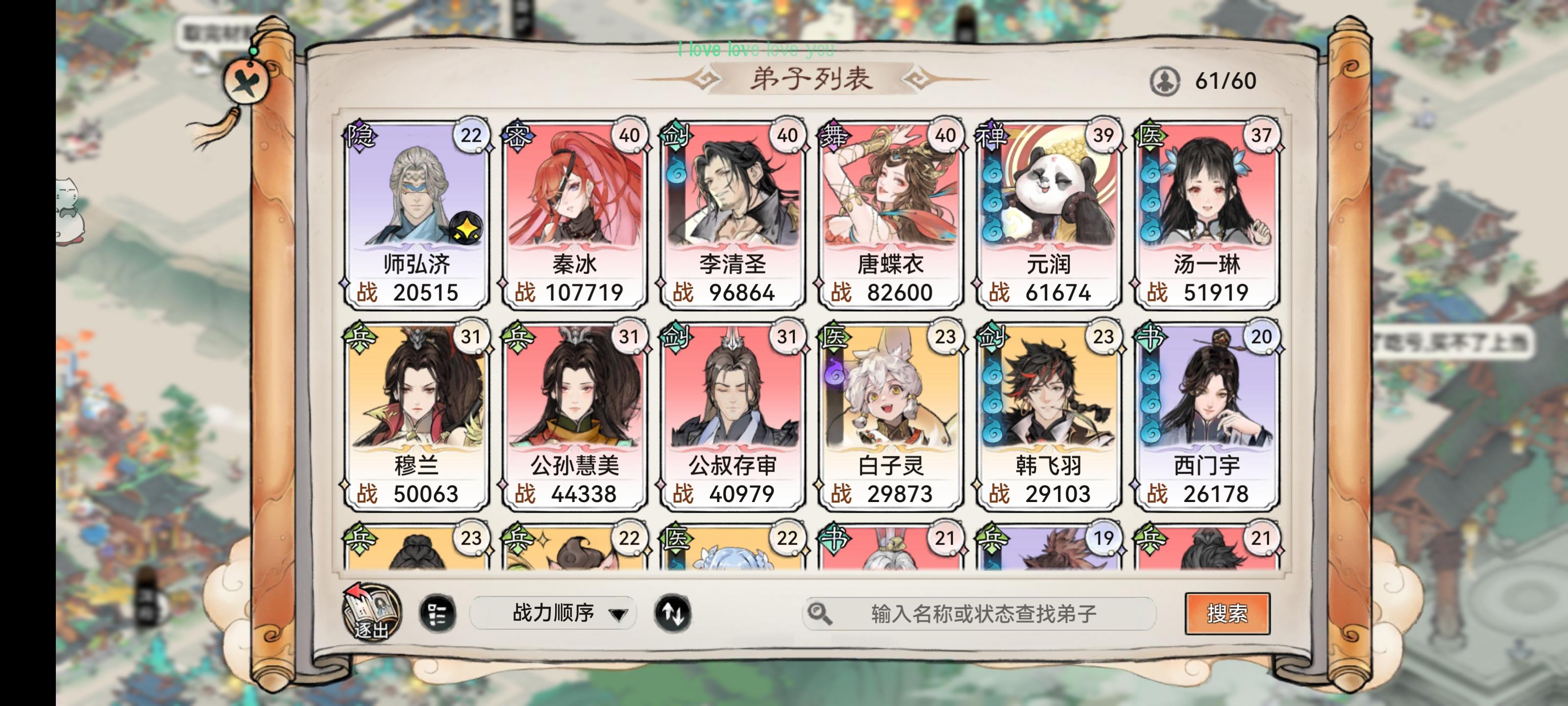Select 秦冰's disciple card
1568x706 pixels.
(x=574, y=213)
